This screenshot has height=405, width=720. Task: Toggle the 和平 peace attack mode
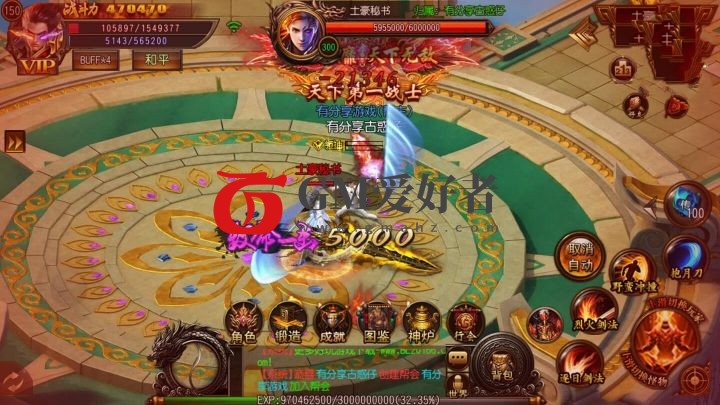click(155, 59)
